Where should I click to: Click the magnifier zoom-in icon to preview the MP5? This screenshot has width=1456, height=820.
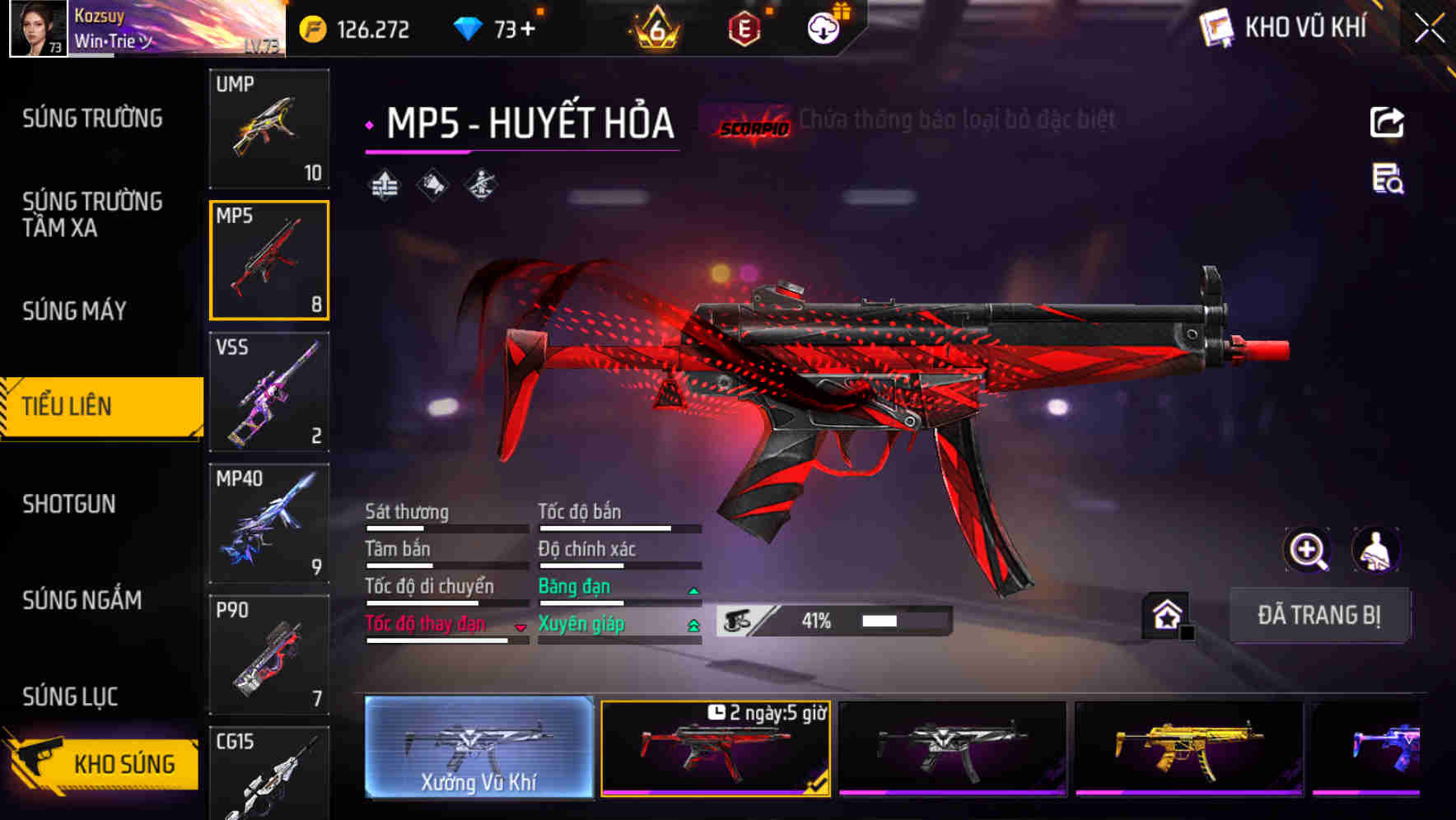pos(1308,550)
